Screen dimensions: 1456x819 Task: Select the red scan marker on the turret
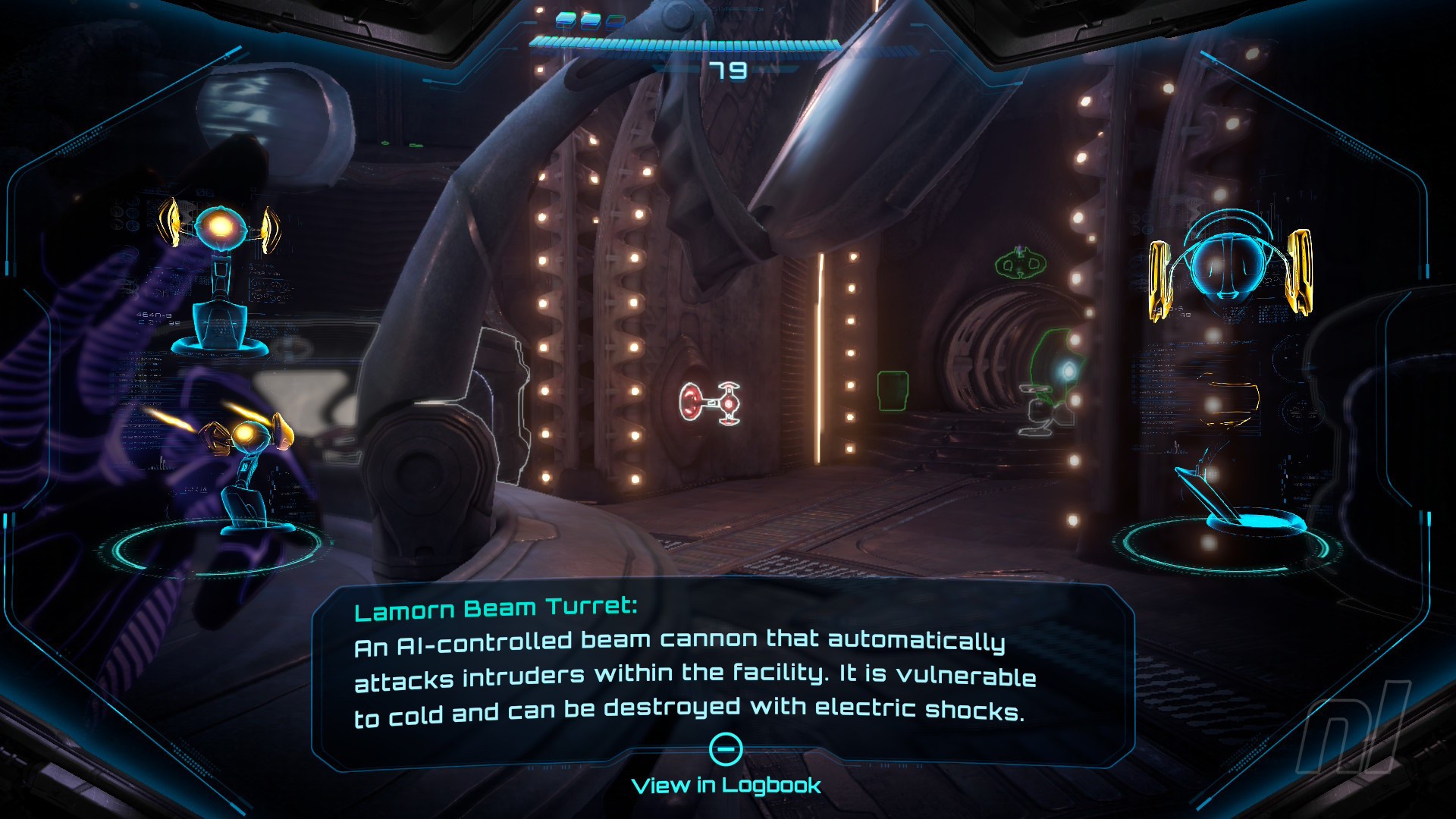click(x=709, y=402)
